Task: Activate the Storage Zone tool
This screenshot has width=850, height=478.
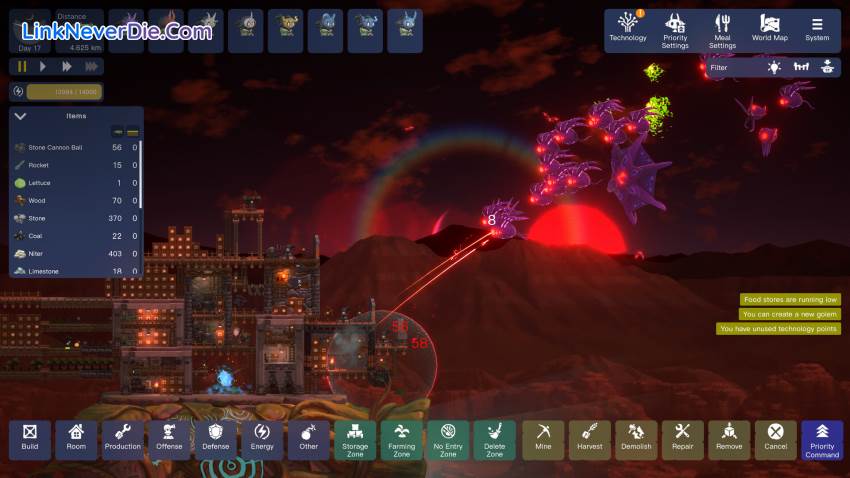Action: [355, 439]
